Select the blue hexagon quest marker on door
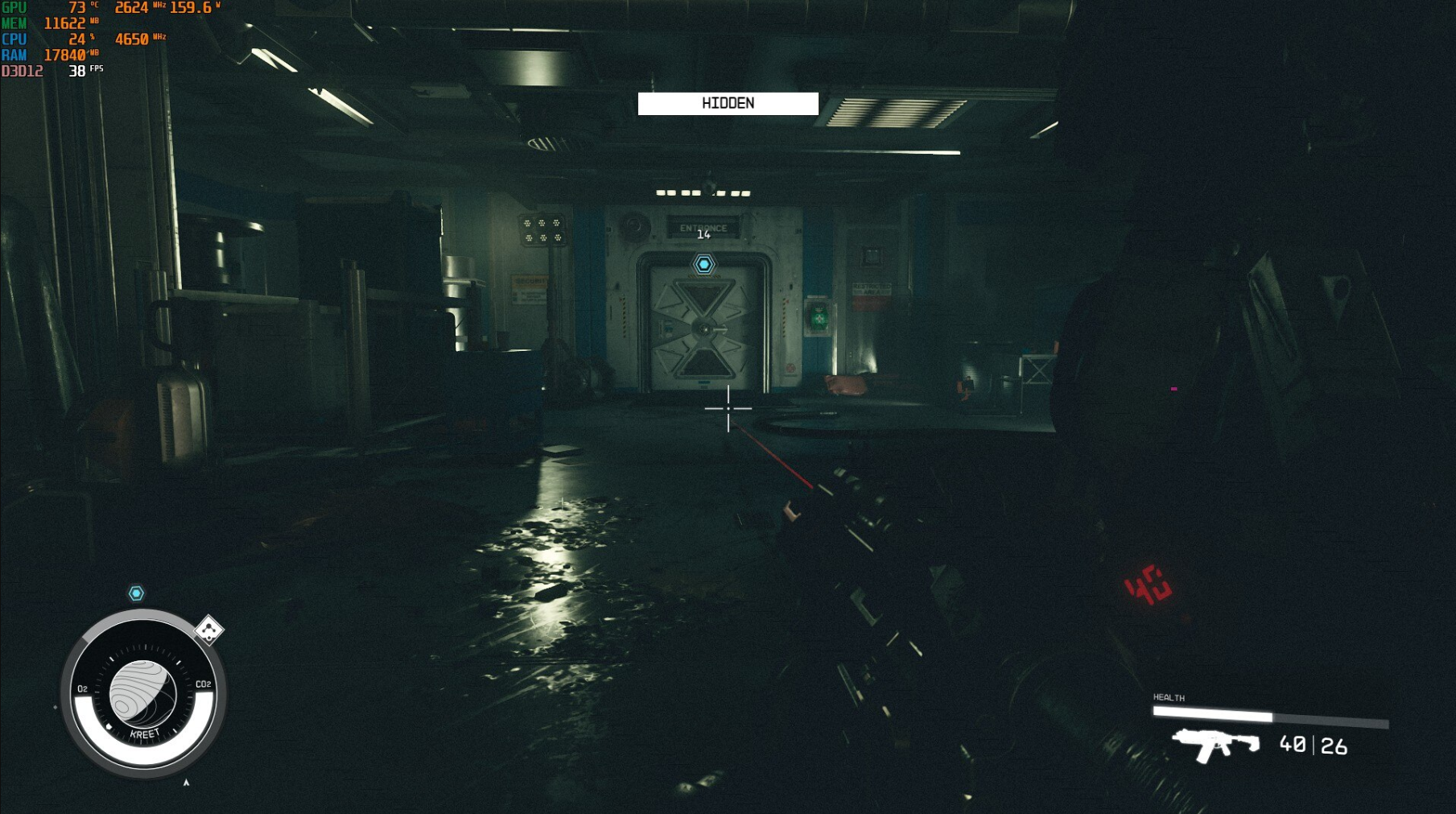This screenshot has width=1456, height=814. click(x=704, y=264)
